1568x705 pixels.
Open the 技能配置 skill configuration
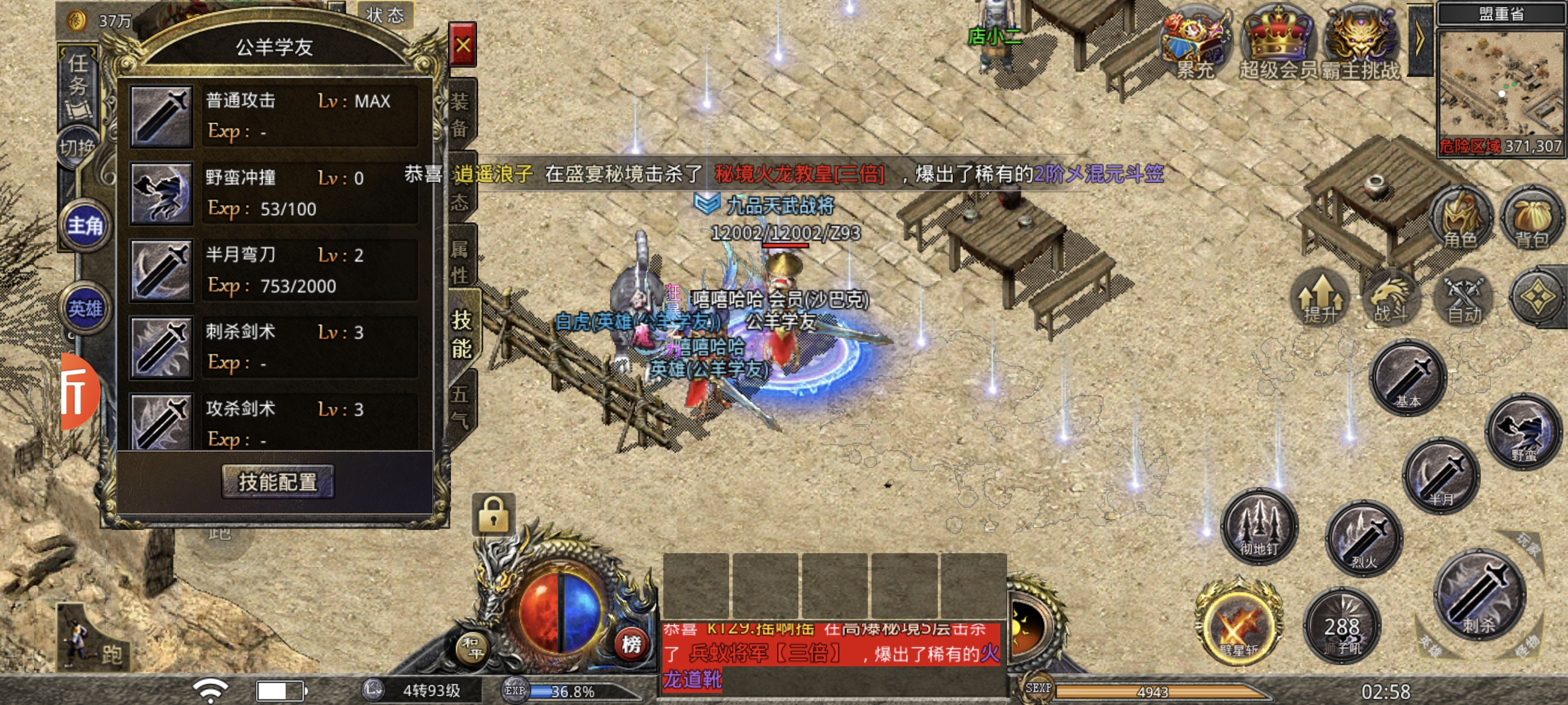(x=278, y=482)
